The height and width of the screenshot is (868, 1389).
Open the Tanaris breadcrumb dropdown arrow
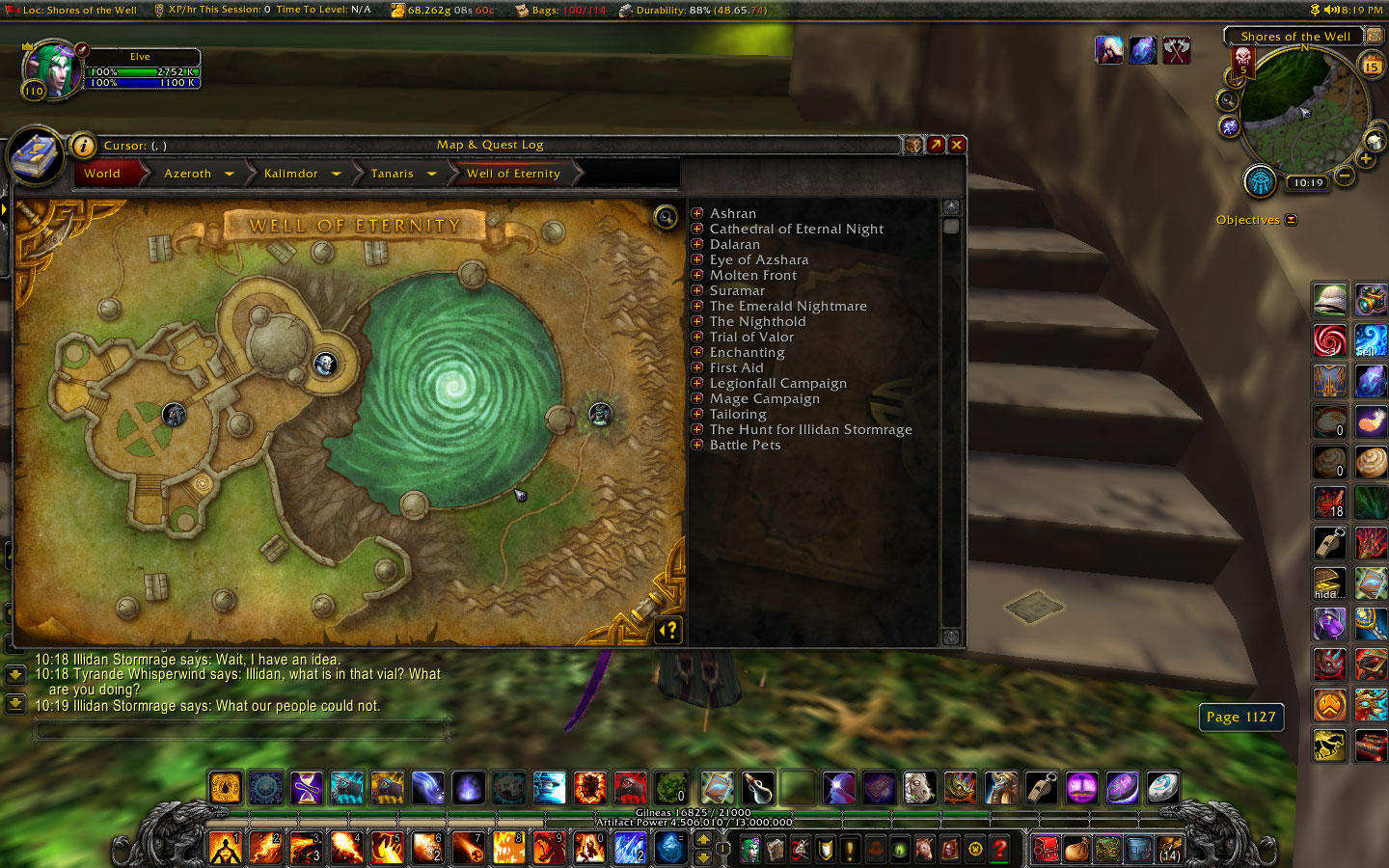[432, 174]
